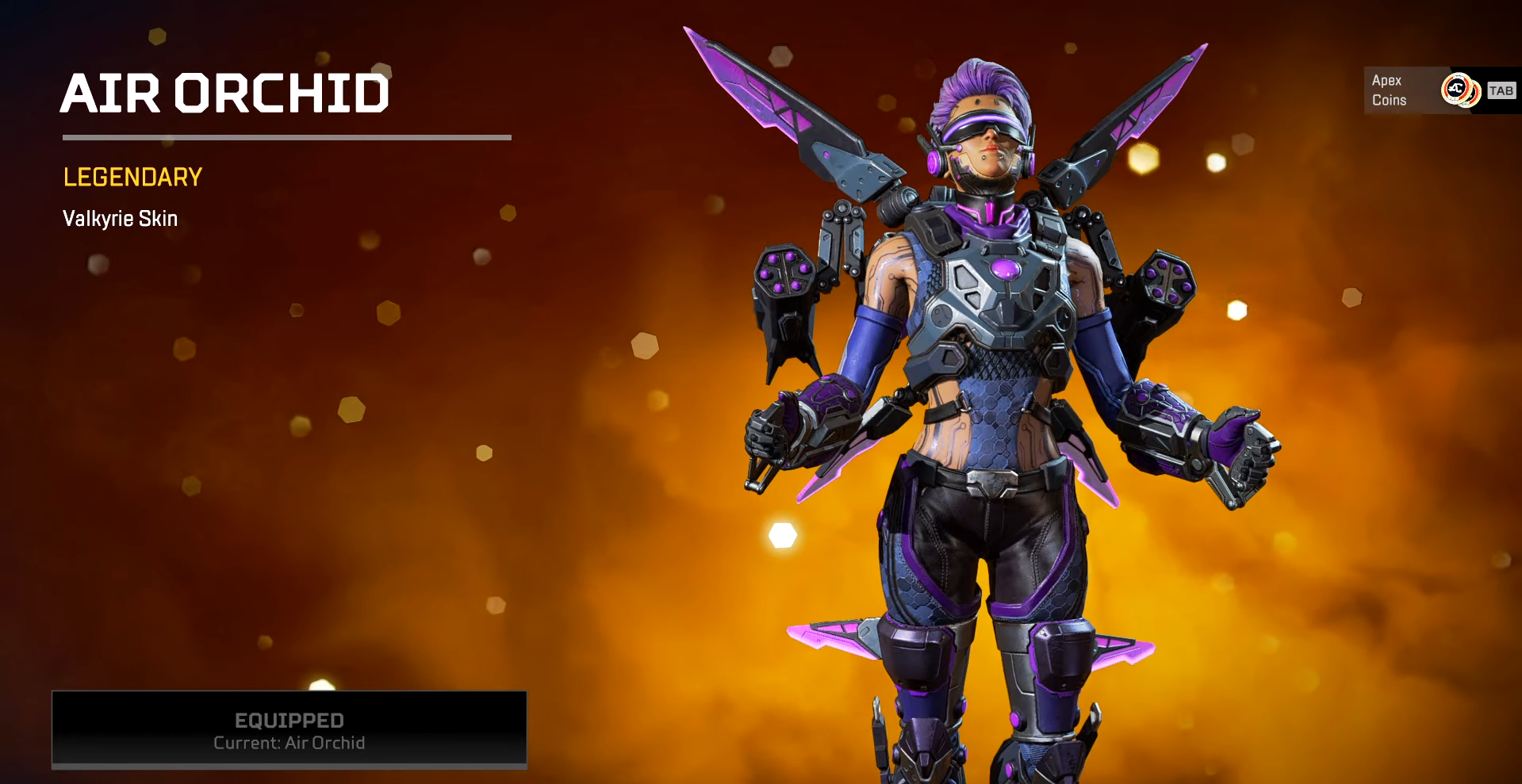Image resolution: width=1522 pixels, height=784 pixels.
Task: Select the coins shortcut in top-right corner
Action: pos(1440,90)
